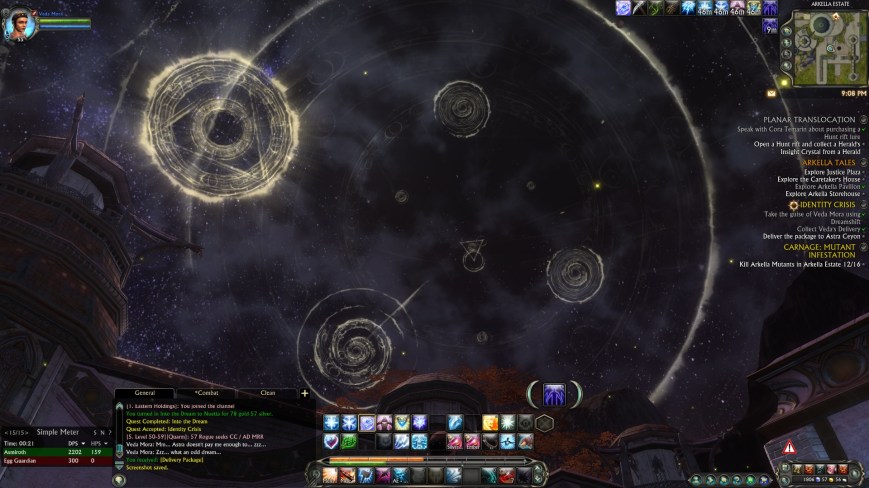Select the Clean chat tab

268,394
